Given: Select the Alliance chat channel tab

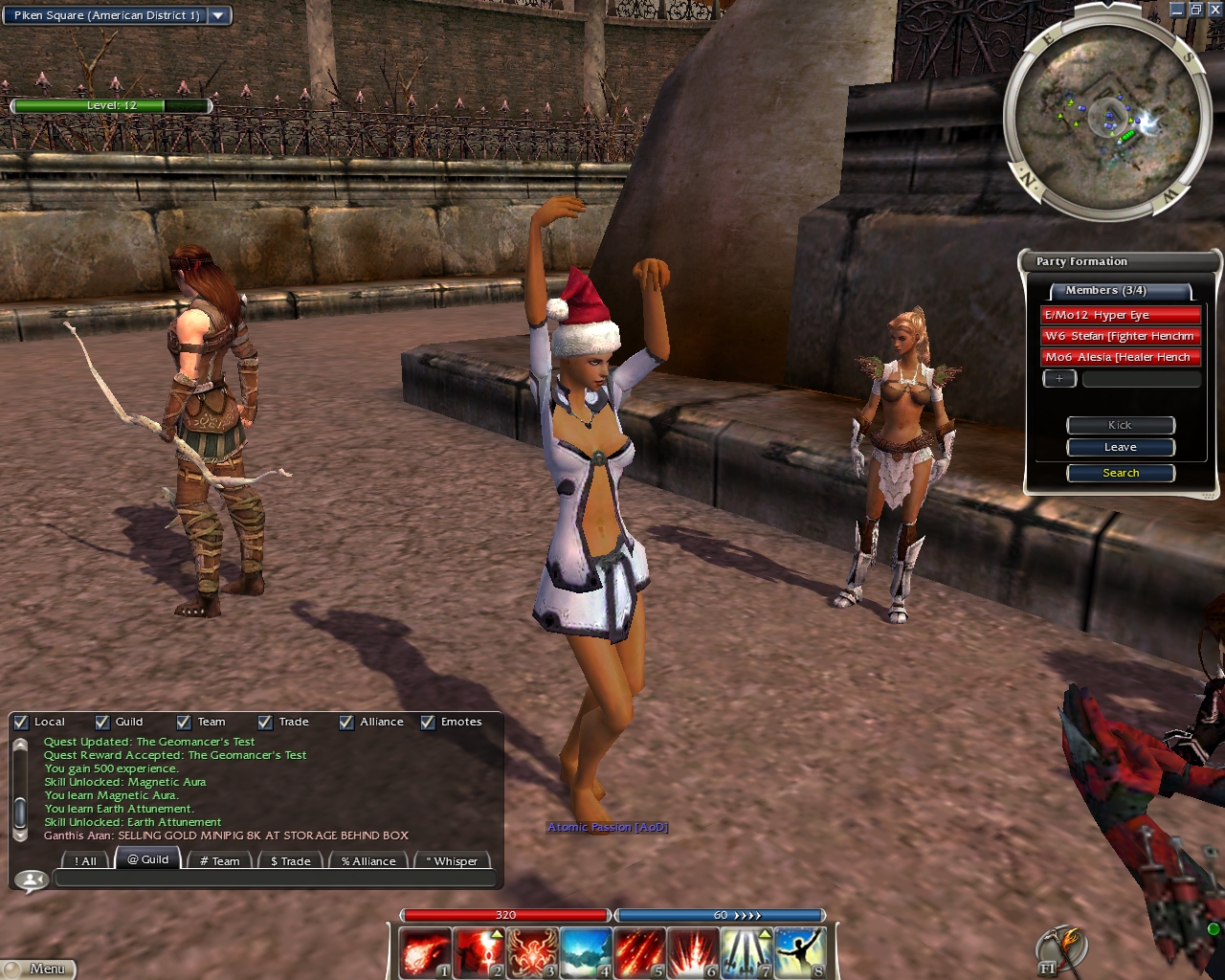Looking at the screenshot, I should (368, 861).
